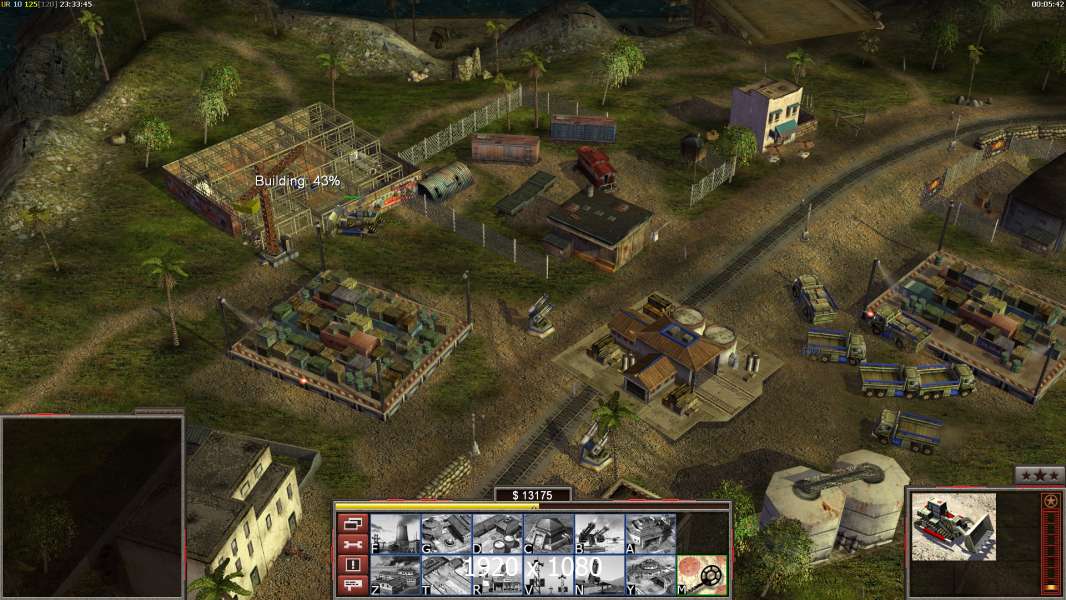
Task: Click the exclamation mark alert button
Action: (x=352, y=565)
